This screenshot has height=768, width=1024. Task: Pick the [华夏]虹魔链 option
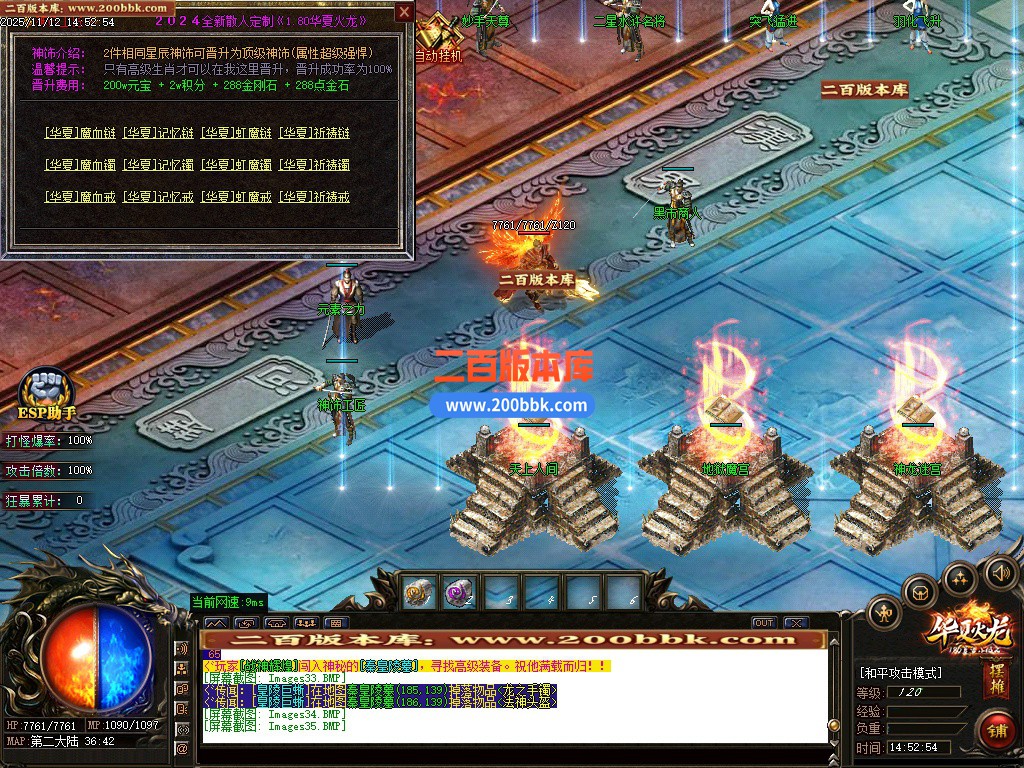click(x=236, y=133)
